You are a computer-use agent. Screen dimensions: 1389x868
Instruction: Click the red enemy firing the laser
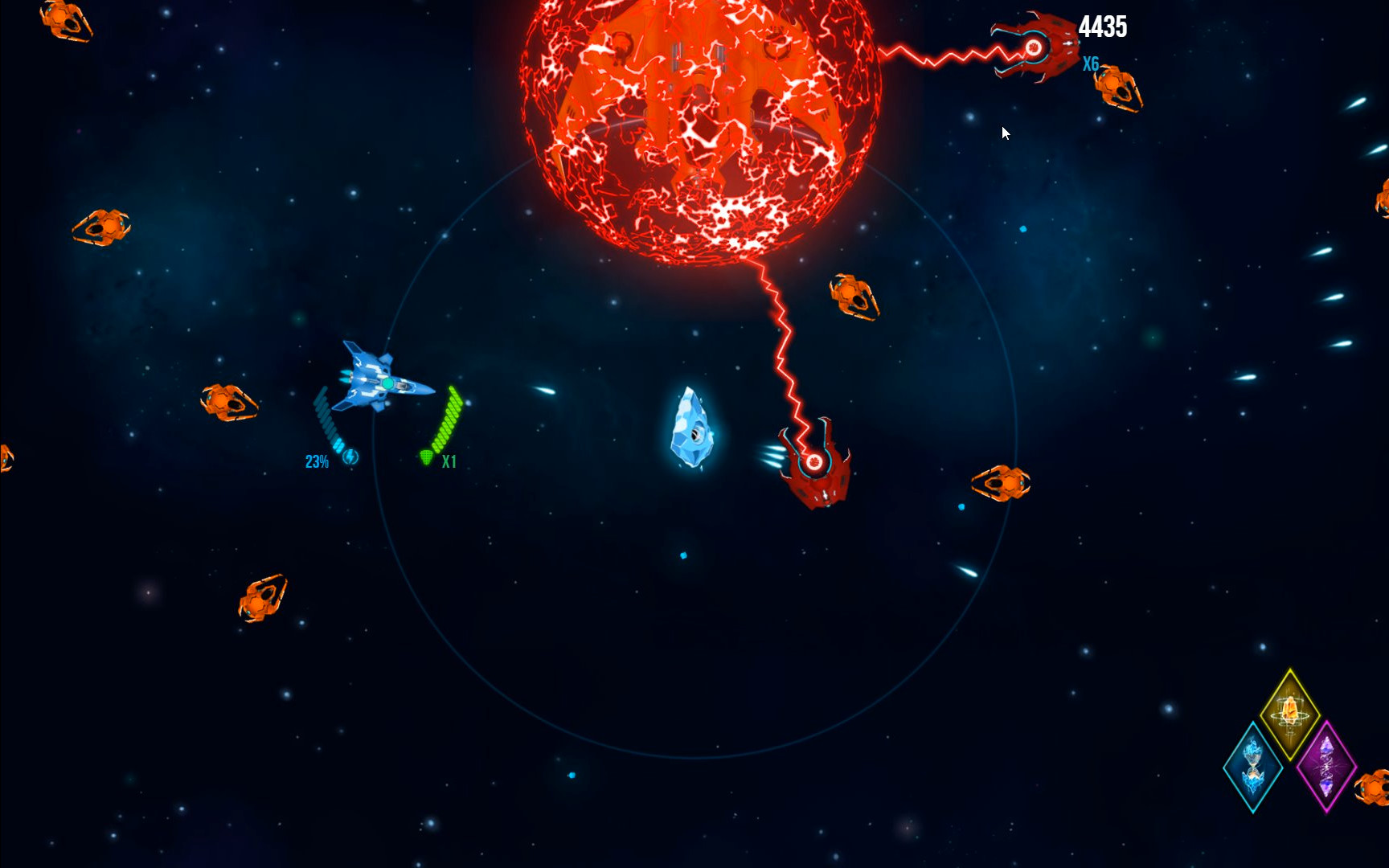click(x=1037, y=48)
